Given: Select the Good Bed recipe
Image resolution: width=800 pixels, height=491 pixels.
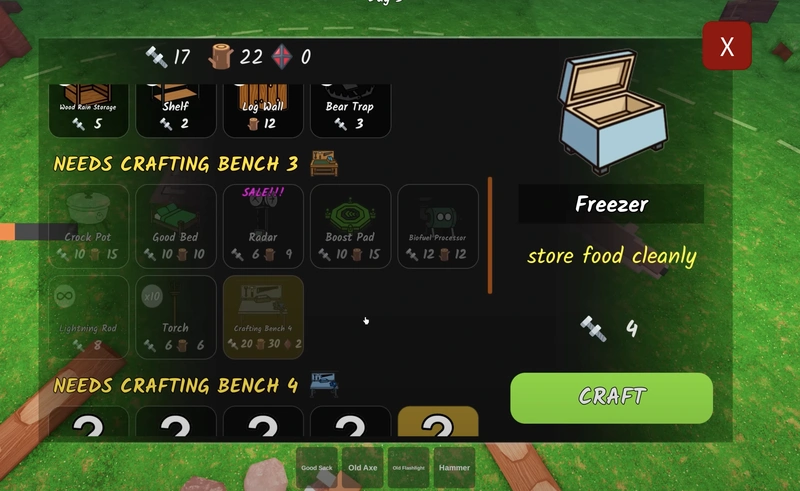Looking at the screenshot, I should pos(175,227).
